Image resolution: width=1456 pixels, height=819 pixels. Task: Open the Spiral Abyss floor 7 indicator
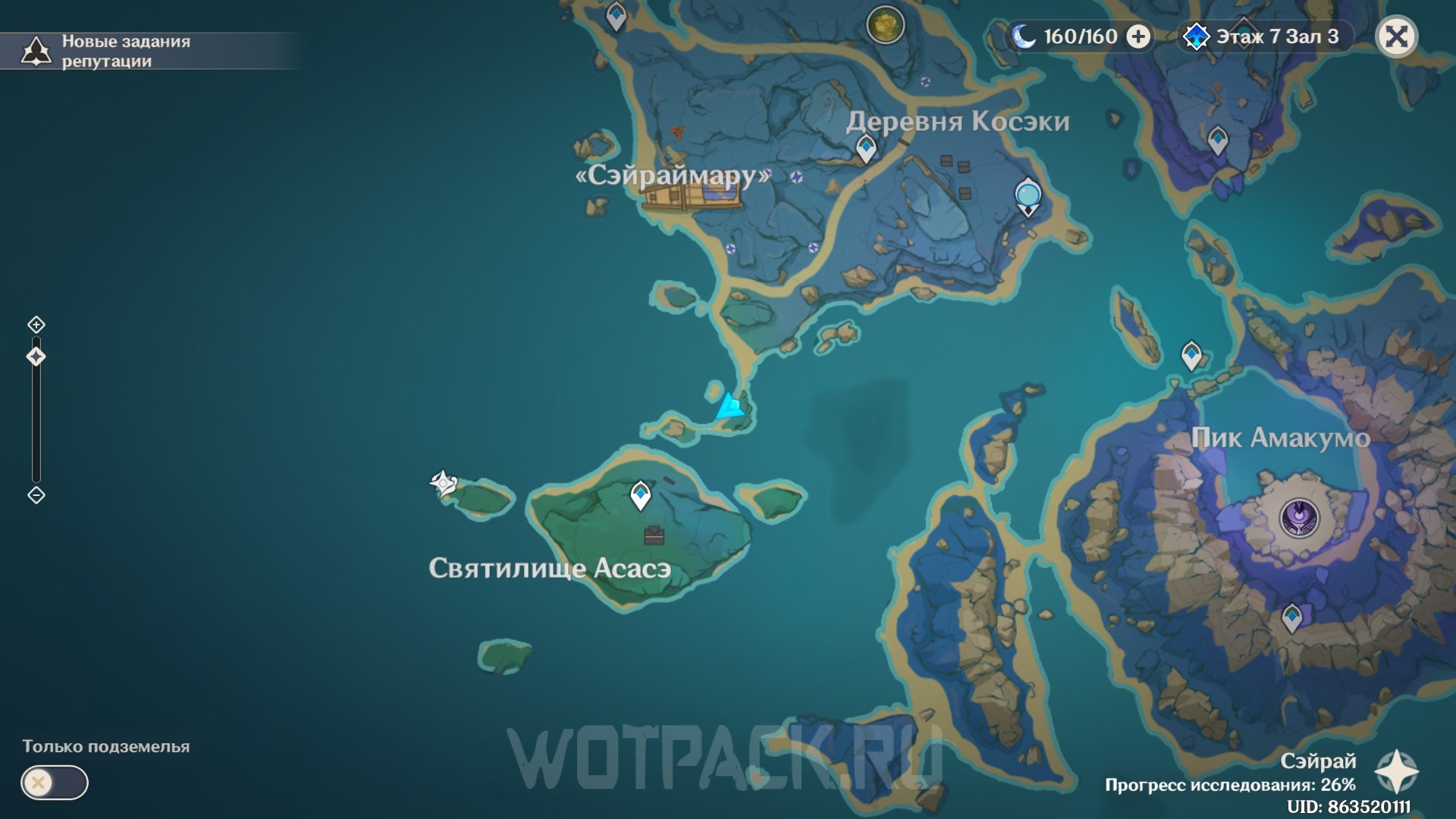(x=1264, y=36)
